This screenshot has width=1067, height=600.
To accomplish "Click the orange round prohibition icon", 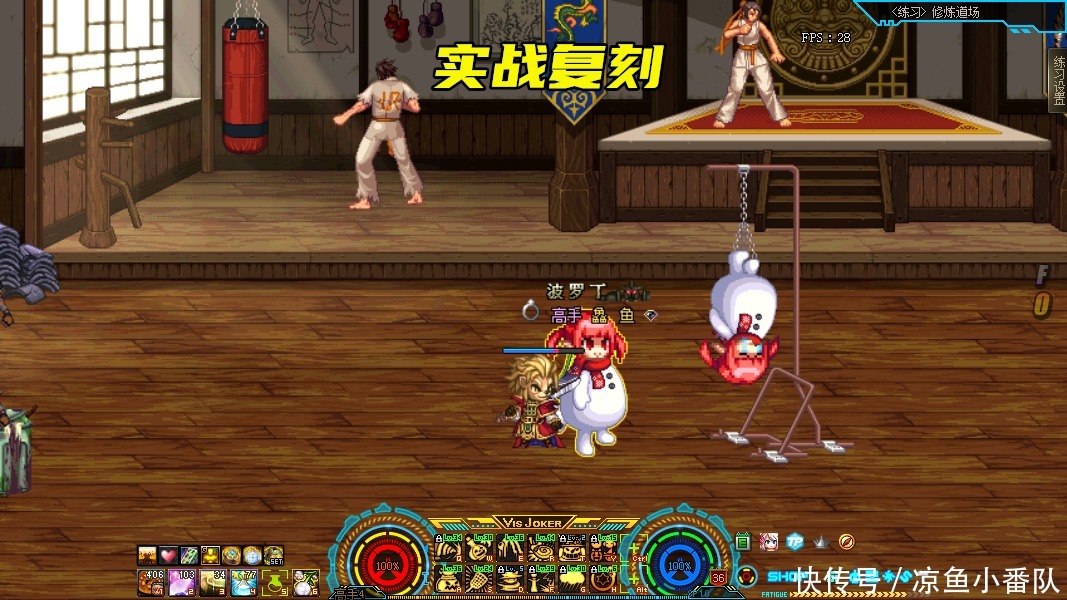I will pos(846,542).
